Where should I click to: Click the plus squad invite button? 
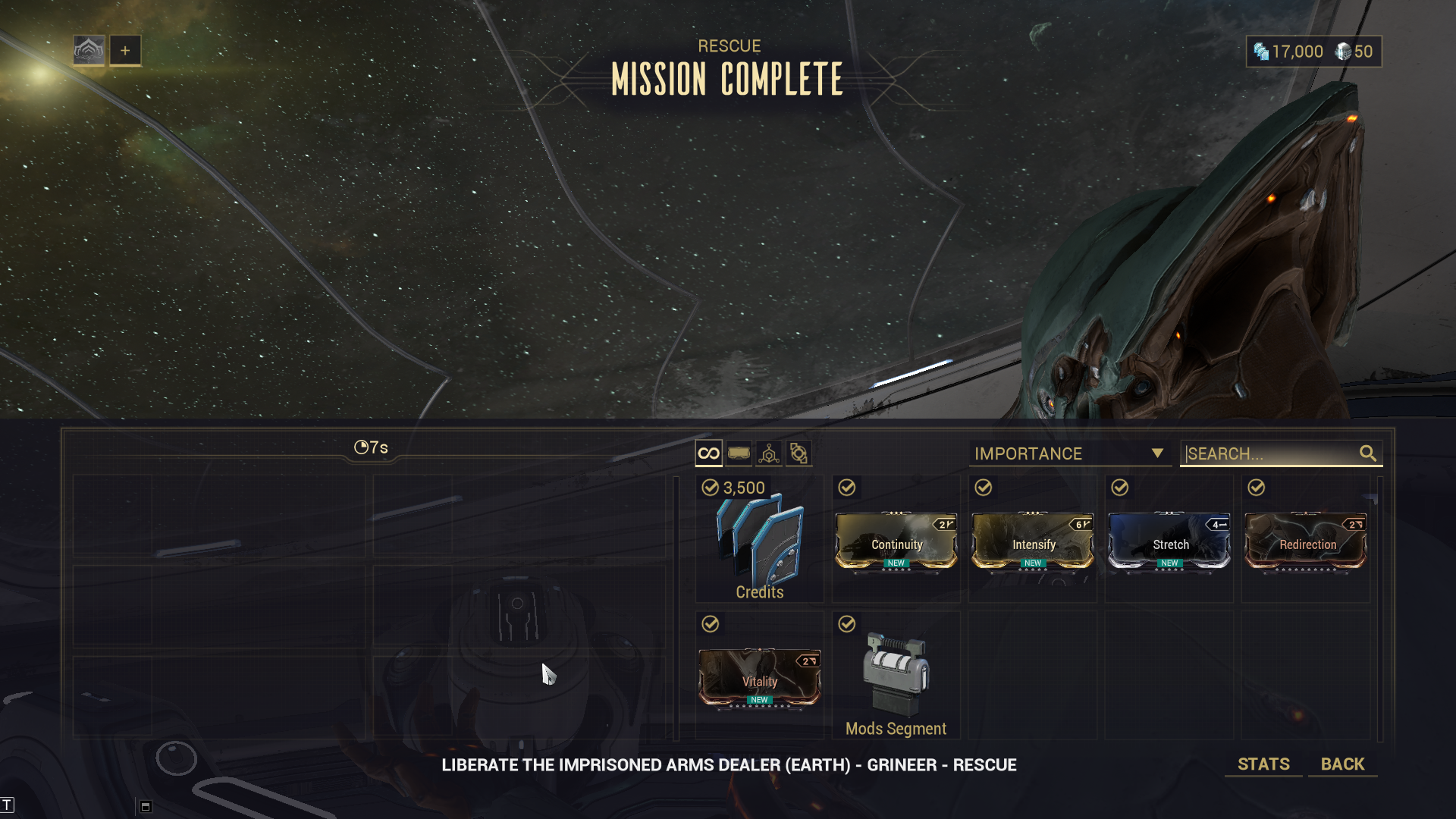point(125,51)
